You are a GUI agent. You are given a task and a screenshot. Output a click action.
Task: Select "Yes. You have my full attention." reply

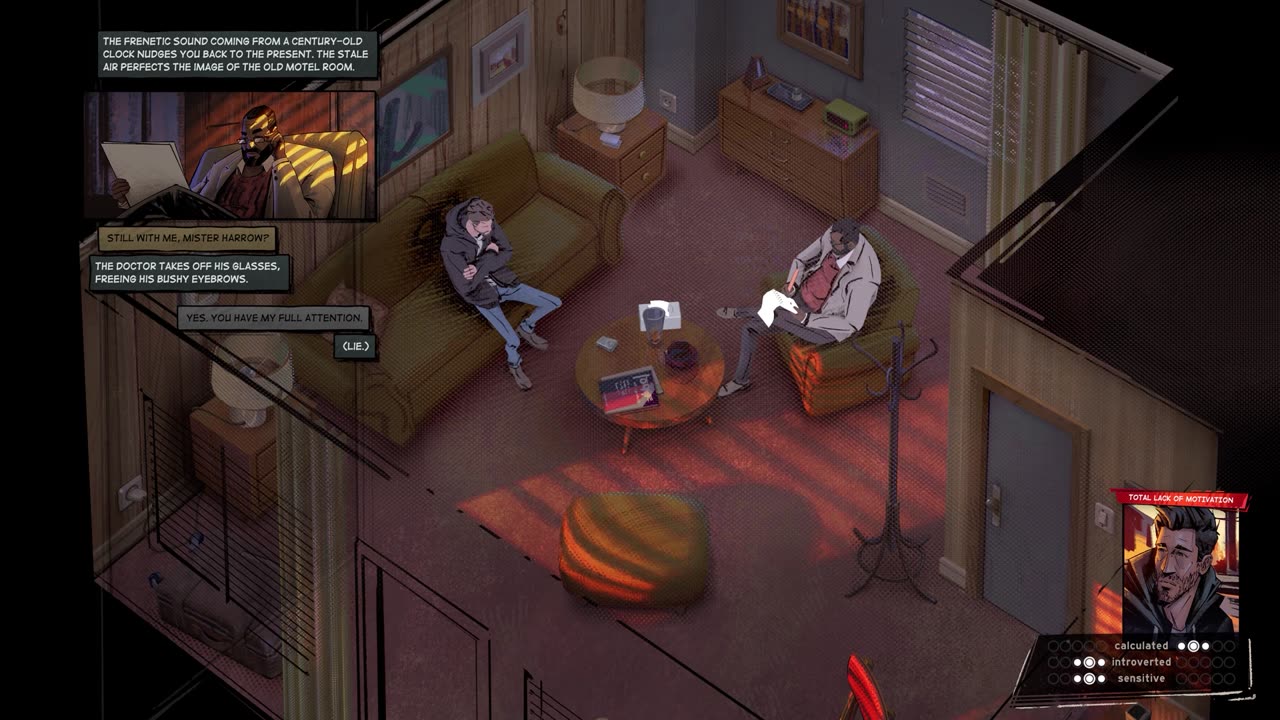276,318
